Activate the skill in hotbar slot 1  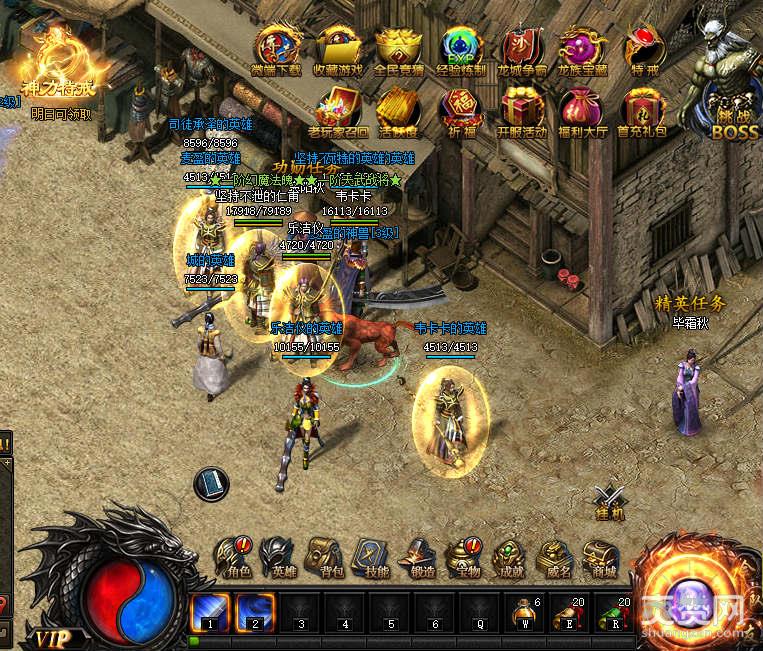click(210, 611)
